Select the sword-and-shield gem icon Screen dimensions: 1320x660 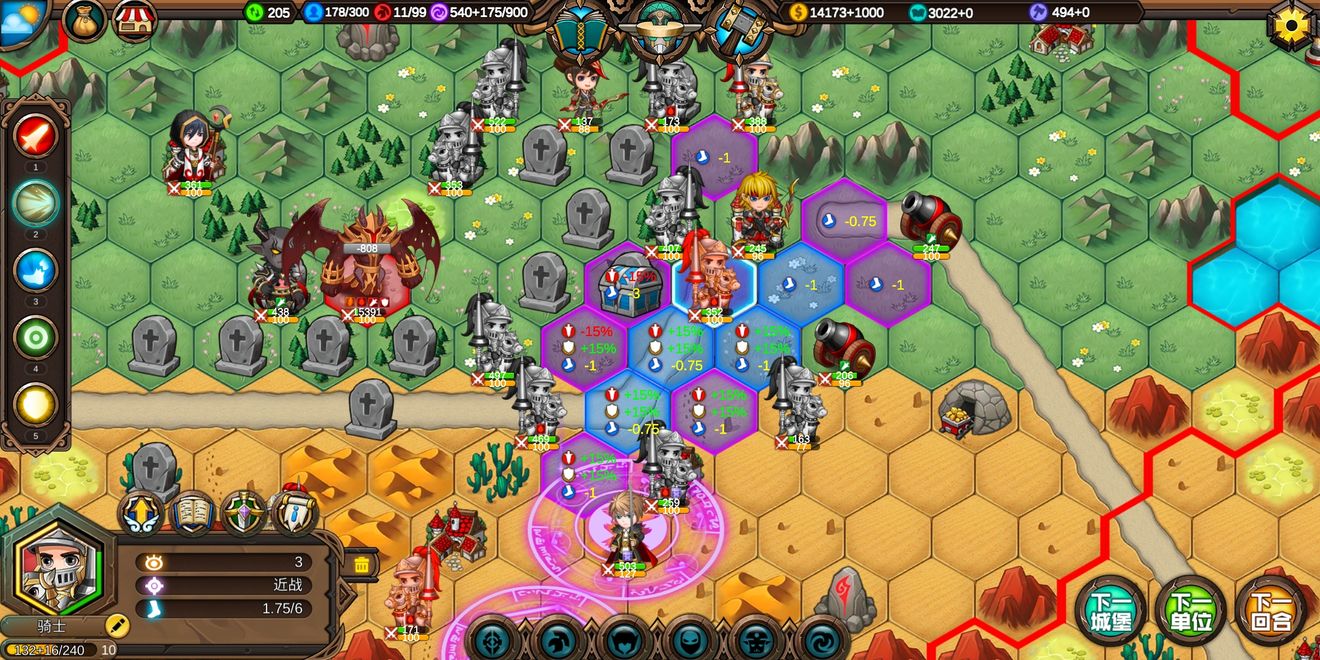point(244,514)
